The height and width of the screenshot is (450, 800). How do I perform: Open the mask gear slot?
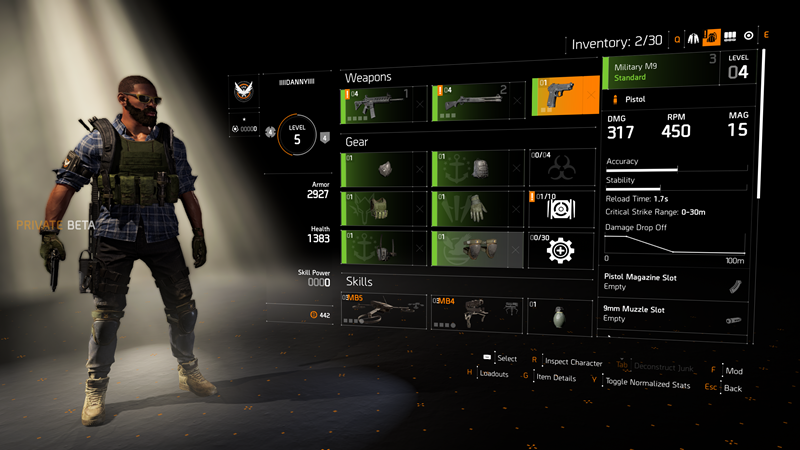pyautogui.click(x=382, y=168)
